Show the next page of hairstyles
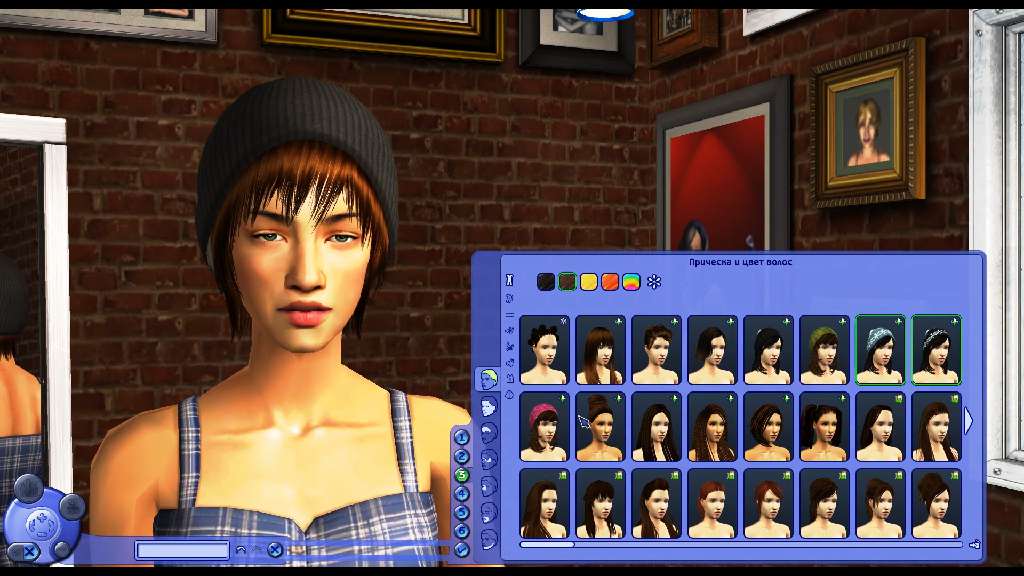The width and height of the screenshot is (1024, 576). coord(968,421)
